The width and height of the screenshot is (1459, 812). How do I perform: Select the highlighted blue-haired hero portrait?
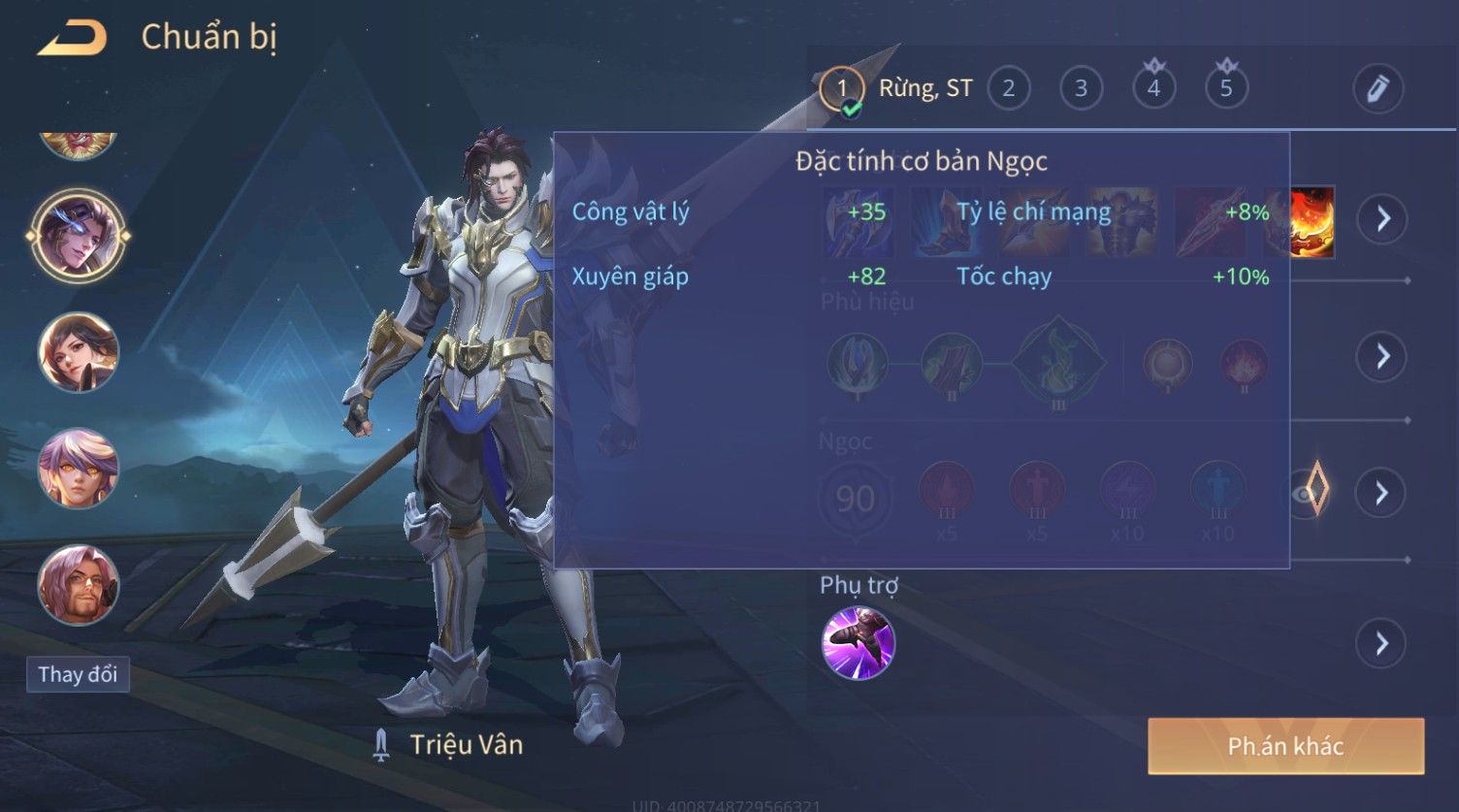(x=78, y=235)
